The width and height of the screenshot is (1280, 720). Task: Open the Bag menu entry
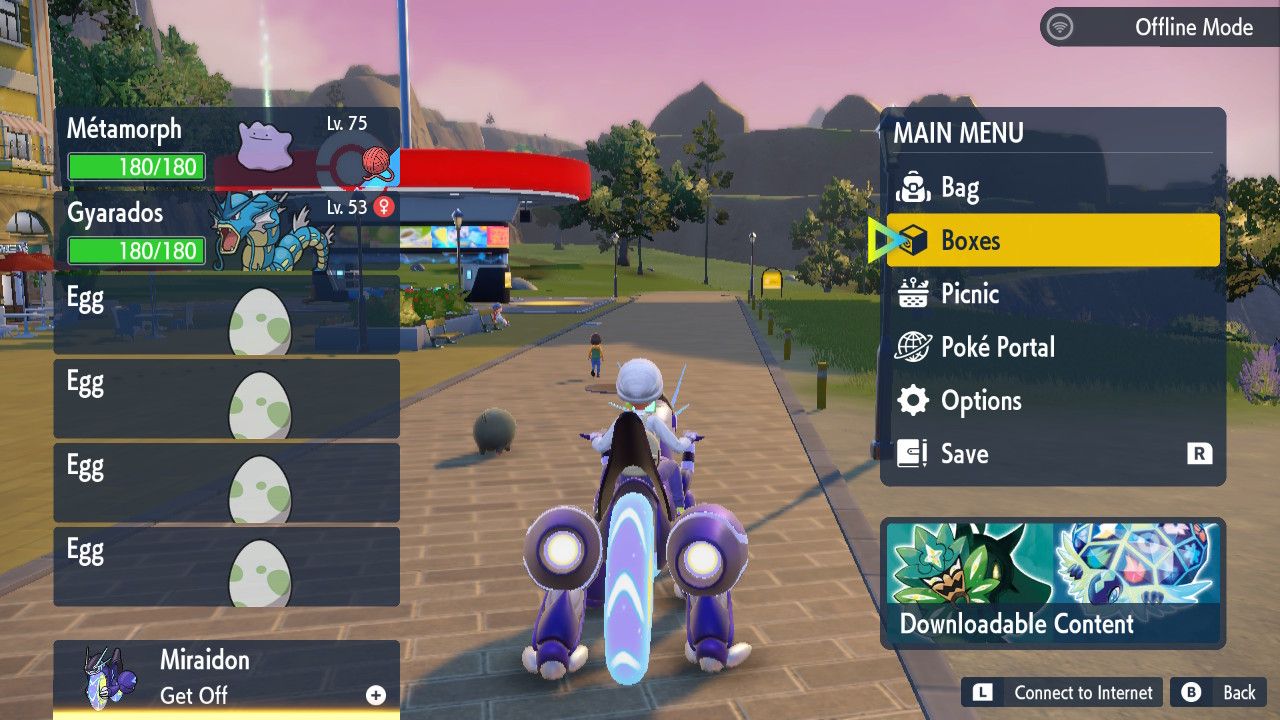click(x=1052, y=187)
